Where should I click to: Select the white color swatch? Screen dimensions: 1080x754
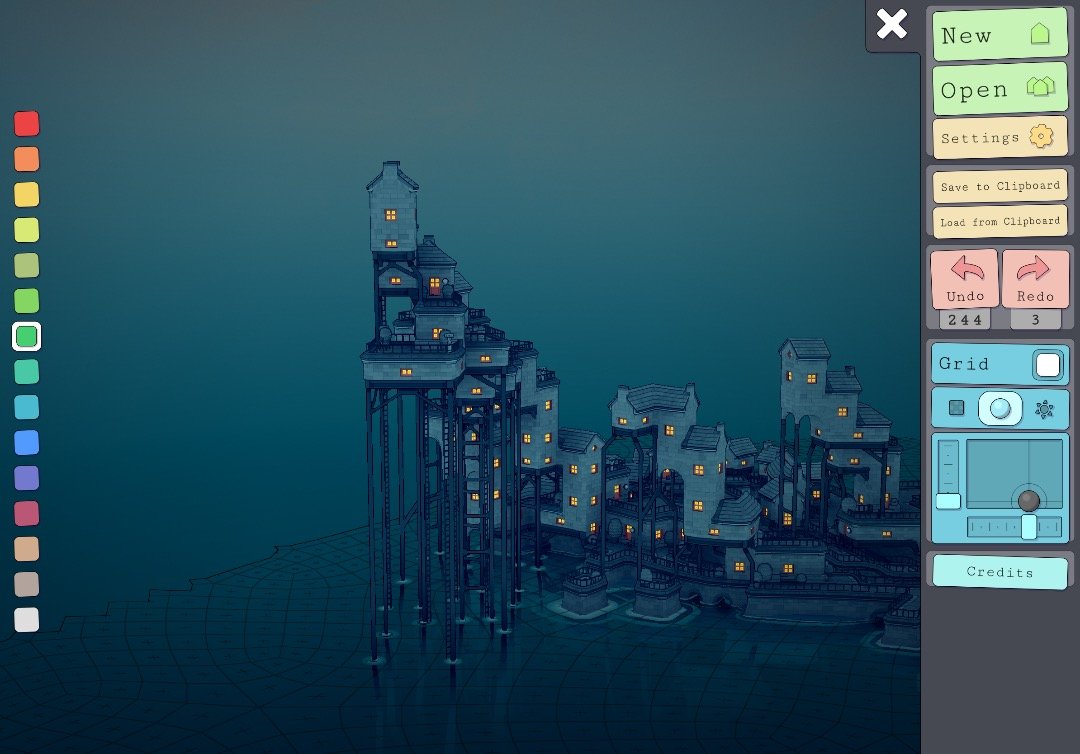(27, 619)
